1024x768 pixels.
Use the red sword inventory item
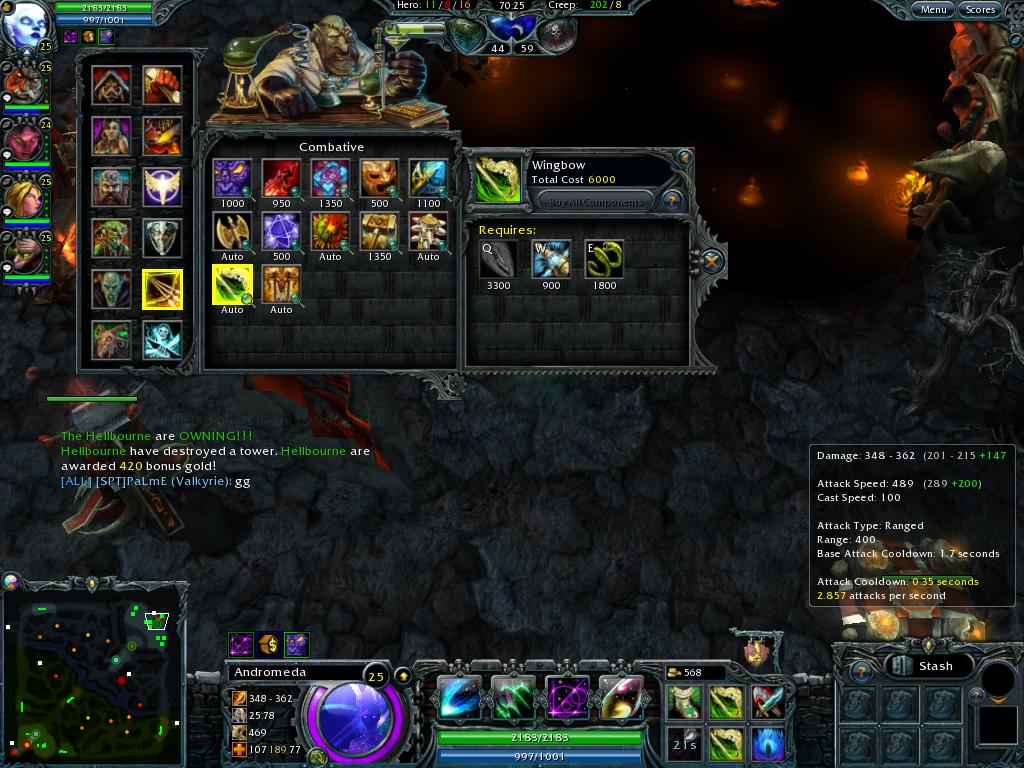pos(767,702)
